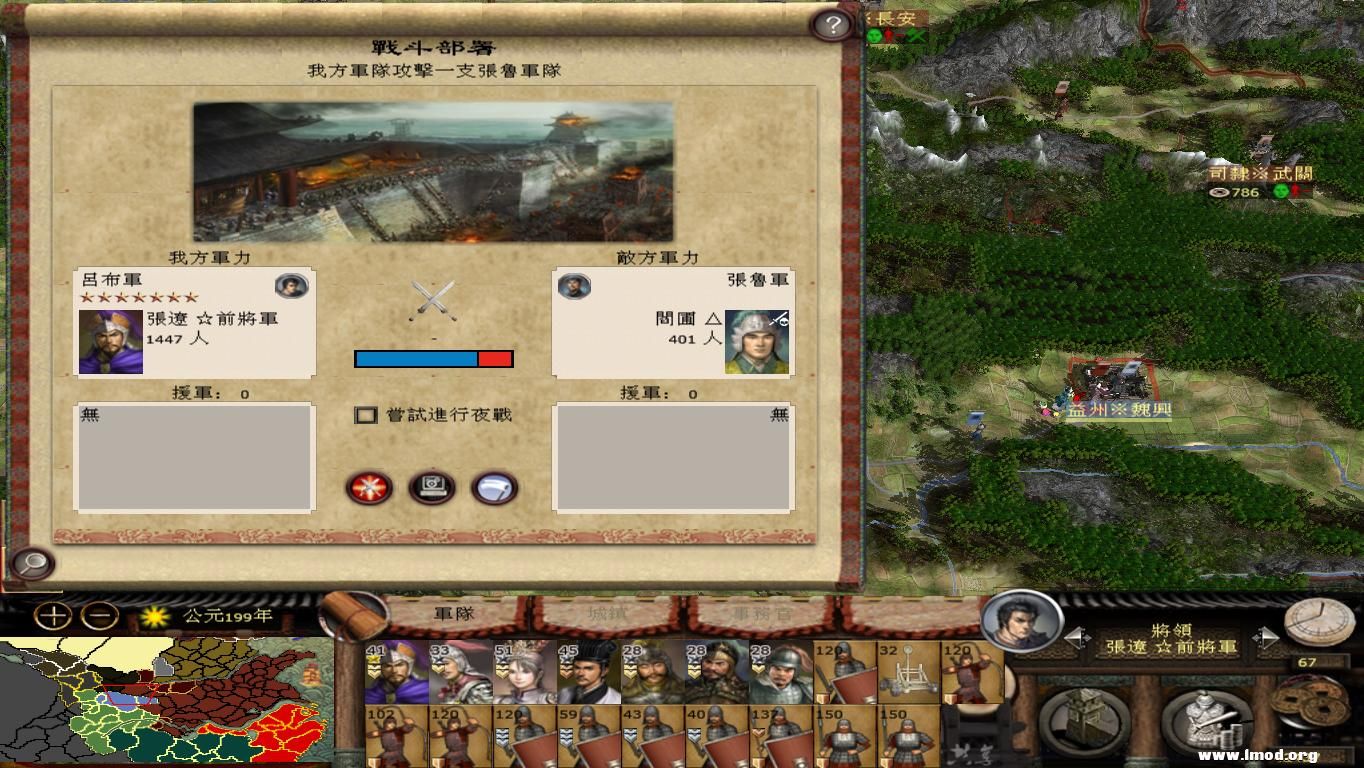Click the red attack icon to start the battle

tap(368, 489)
